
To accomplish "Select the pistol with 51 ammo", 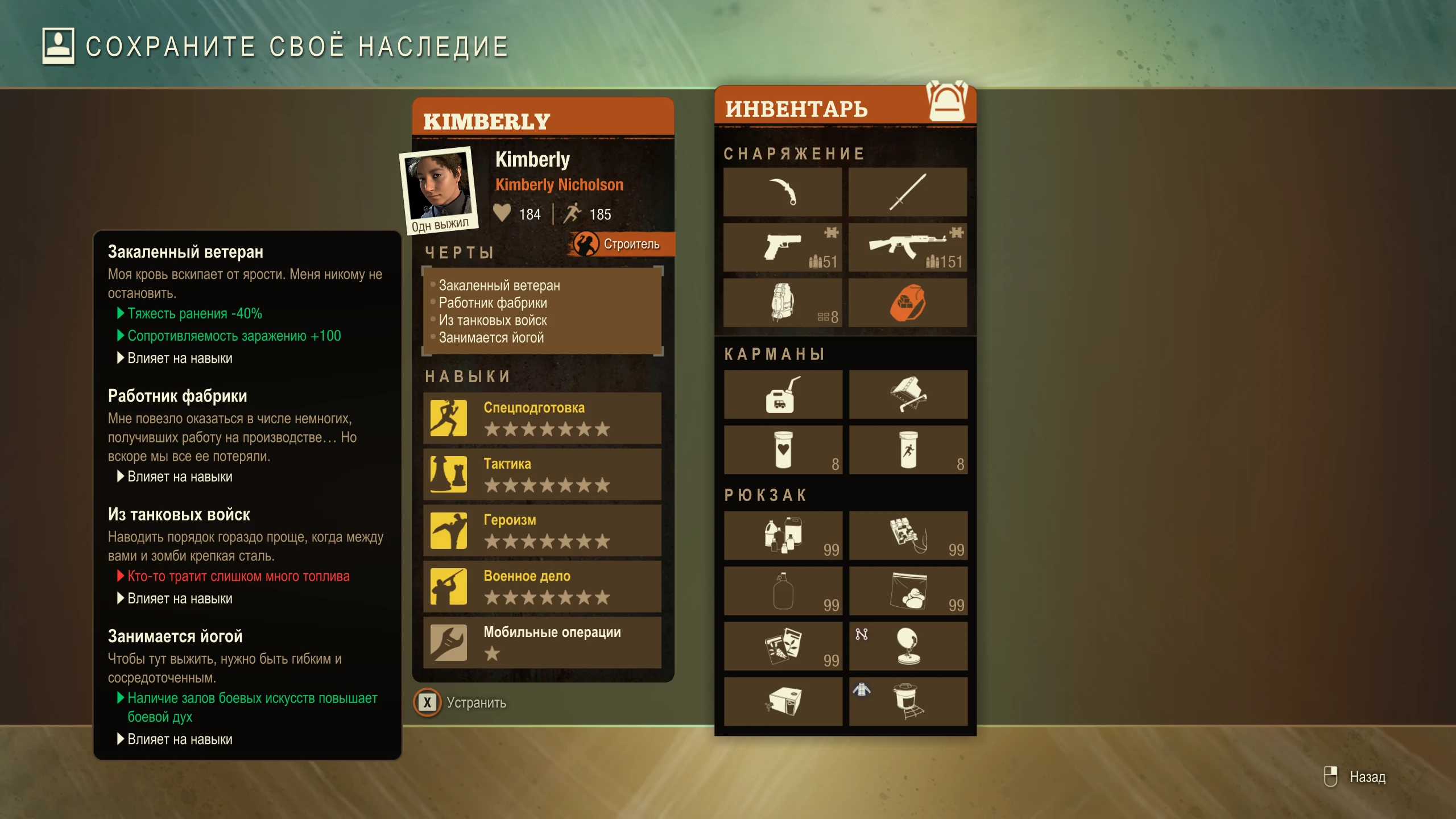I will tap(783, 246).
